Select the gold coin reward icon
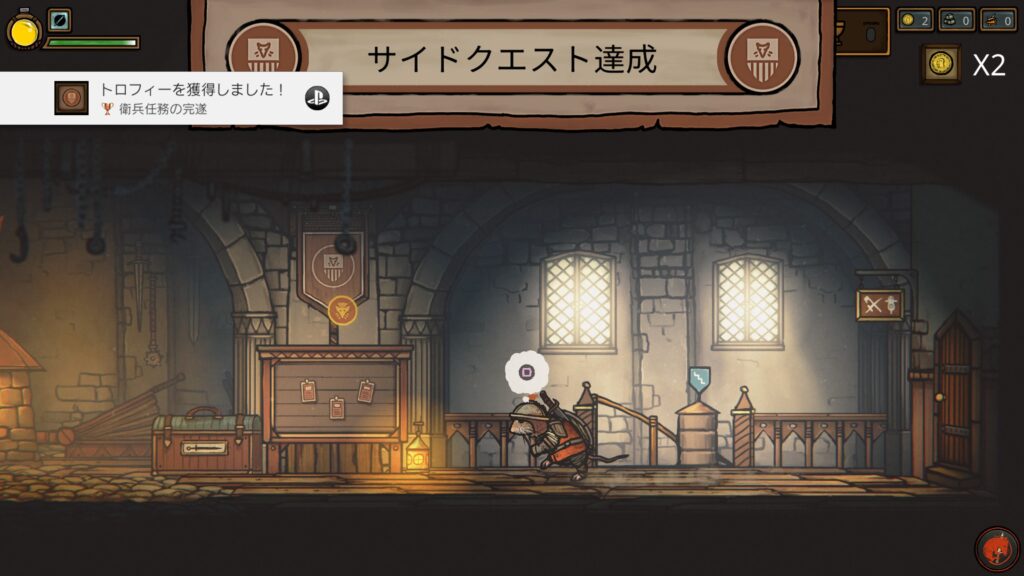Screen dimensions: 1024x576 click(940, 64)
